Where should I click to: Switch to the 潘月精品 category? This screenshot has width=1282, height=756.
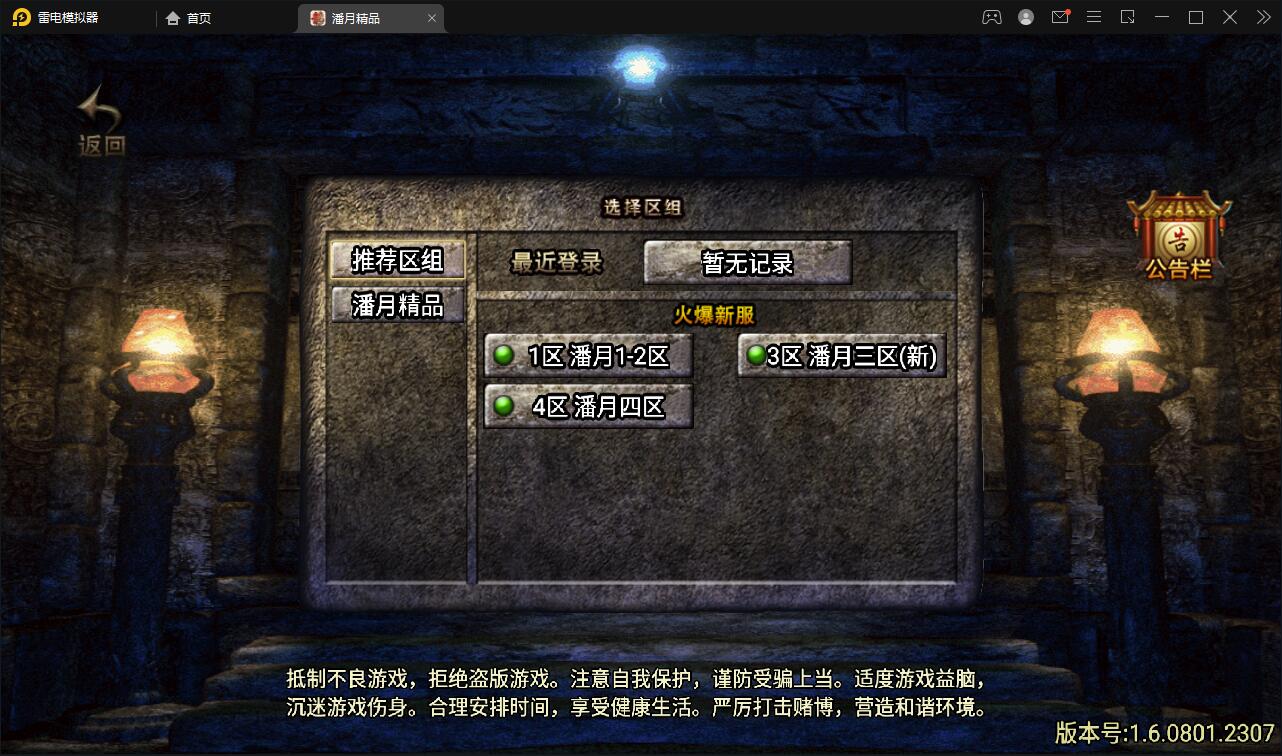[x=397, y=307]
